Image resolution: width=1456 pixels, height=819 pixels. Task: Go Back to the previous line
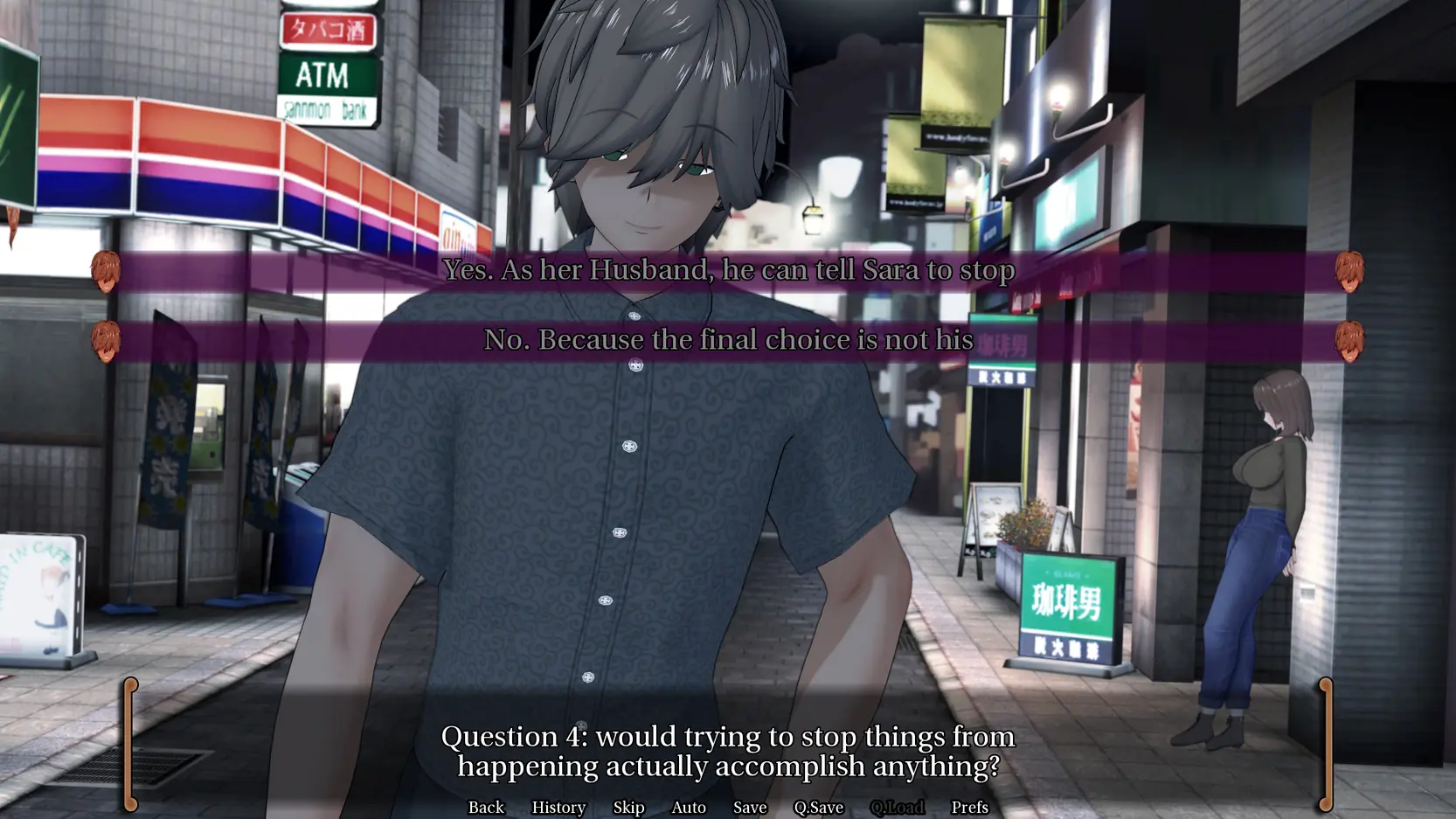pos(486,807)
